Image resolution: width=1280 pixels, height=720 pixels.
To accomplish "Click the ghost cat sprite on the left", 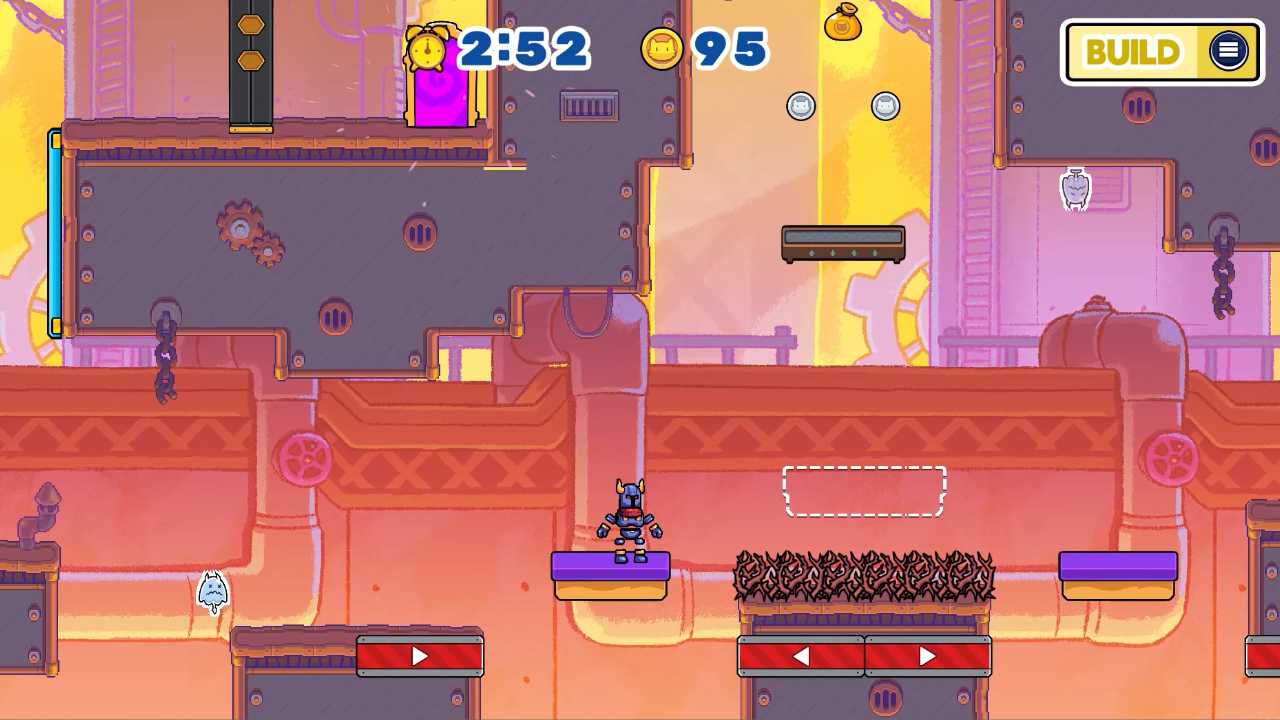I will [x=211, y=588].
